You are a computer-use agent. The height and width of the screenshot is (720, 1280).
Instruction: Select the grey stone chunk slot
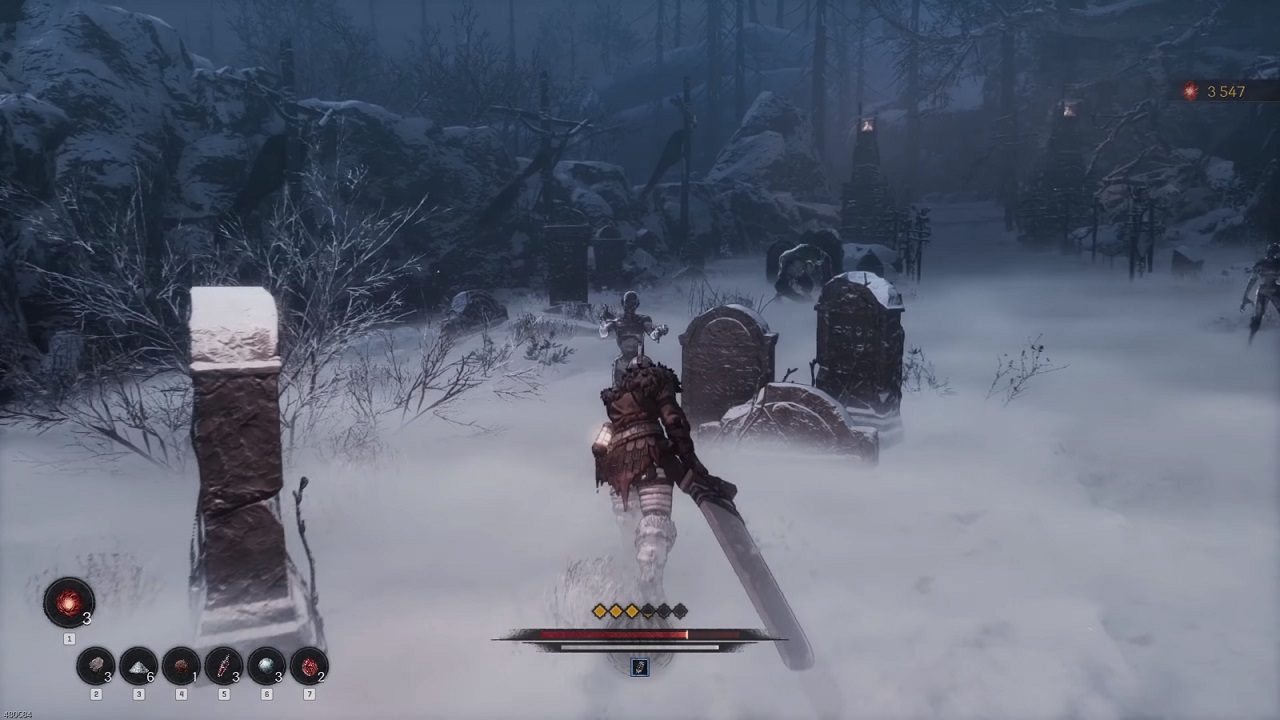pyautogui.click(x=96, y=665)
